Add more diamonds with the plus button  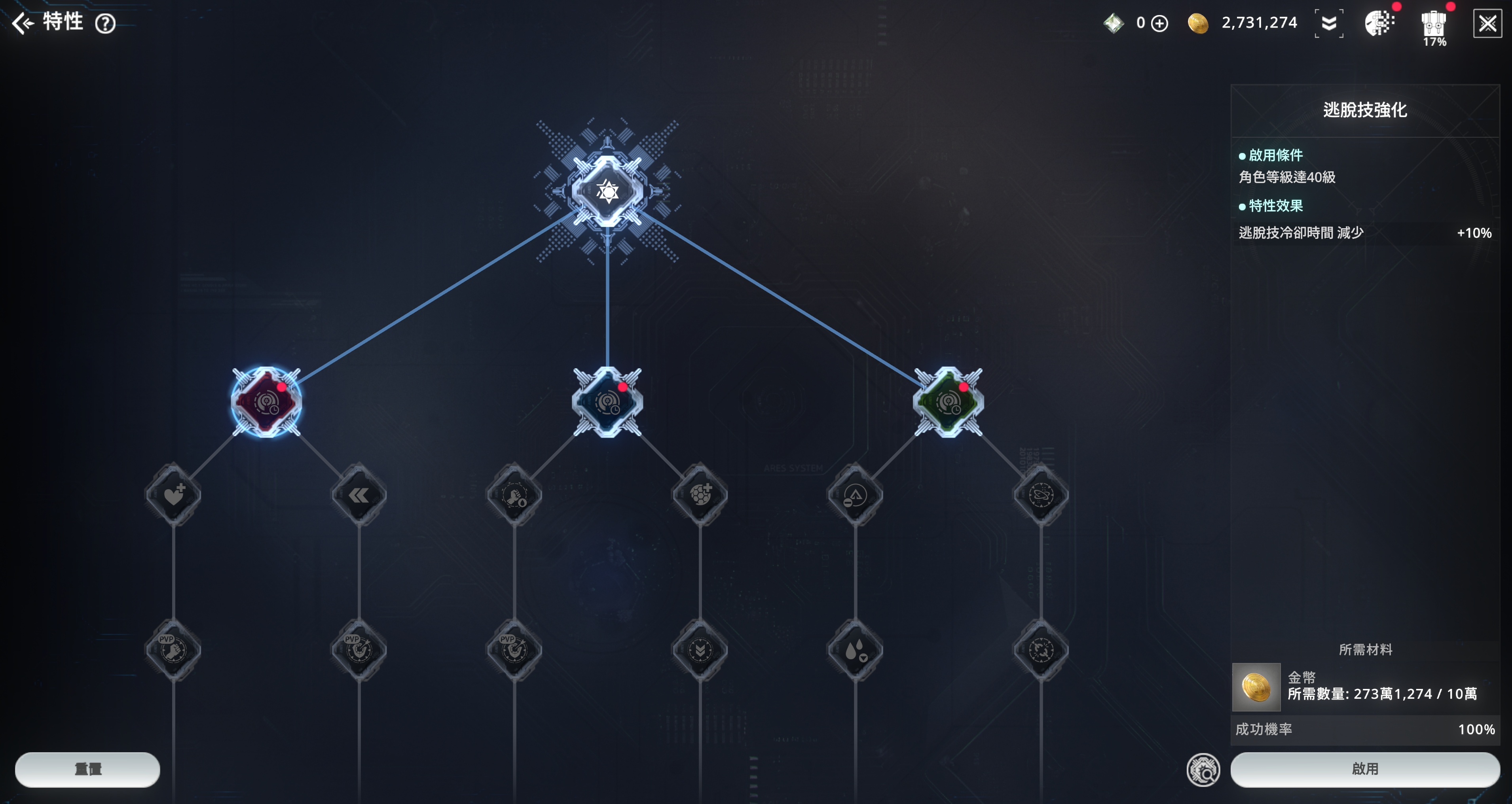click(x=1159, y=23)
